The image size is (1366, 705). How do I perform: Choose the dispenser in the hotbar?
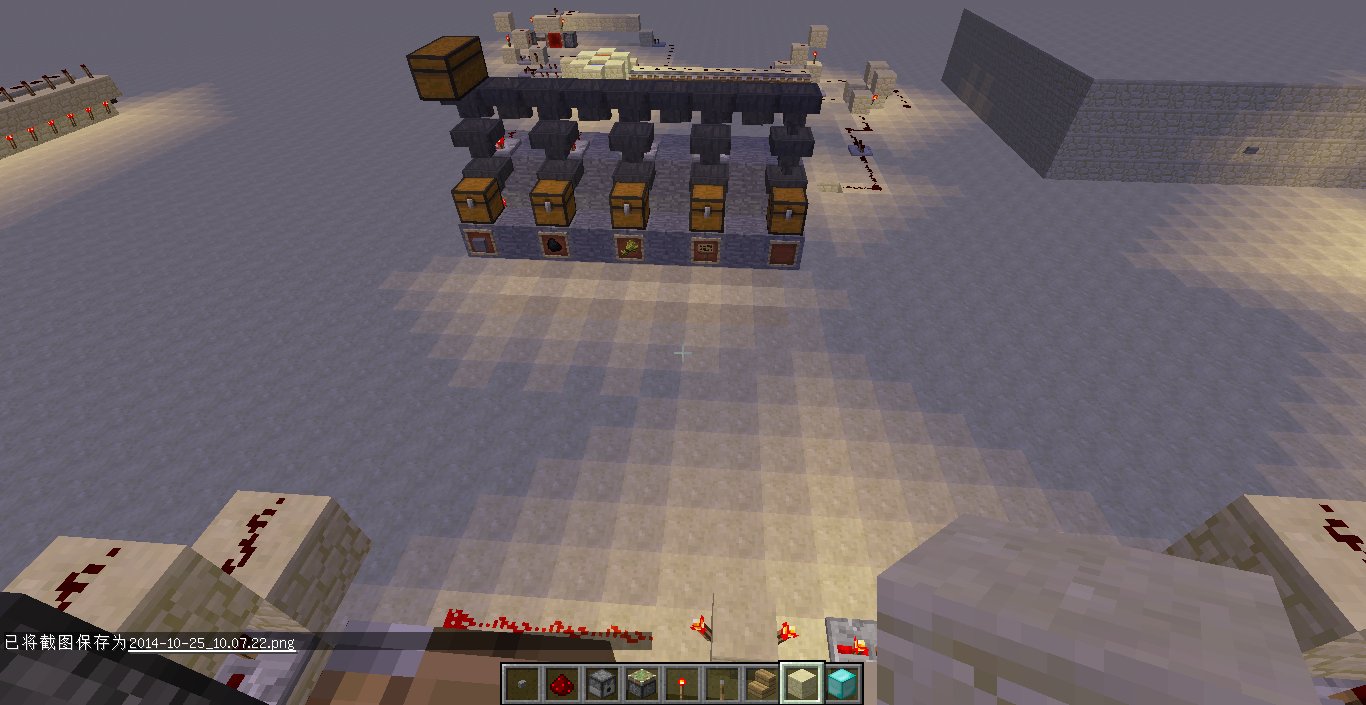tap(600, 684)
